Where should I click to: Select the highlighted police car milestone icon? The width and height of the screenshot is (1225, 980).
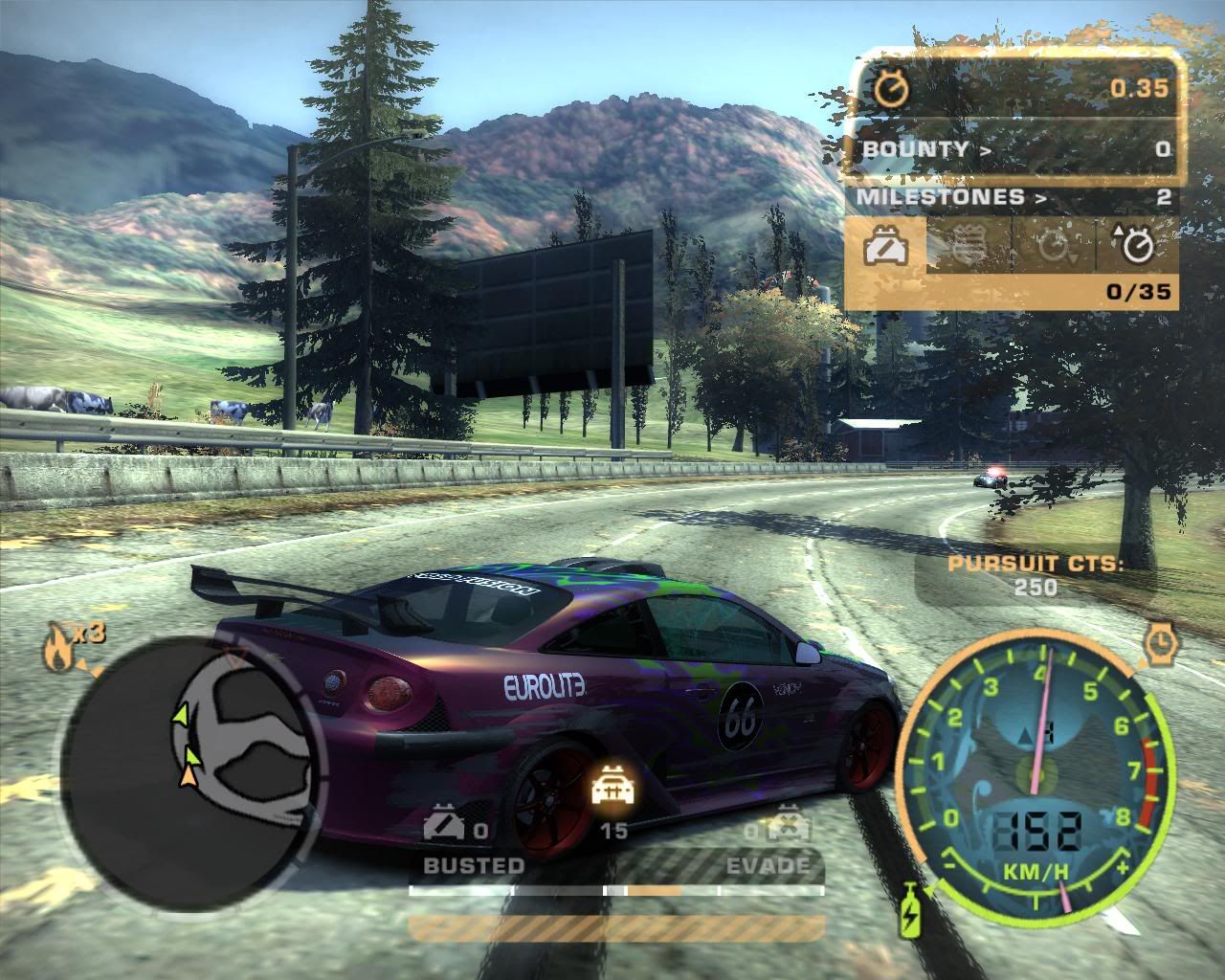pos(886,246)
